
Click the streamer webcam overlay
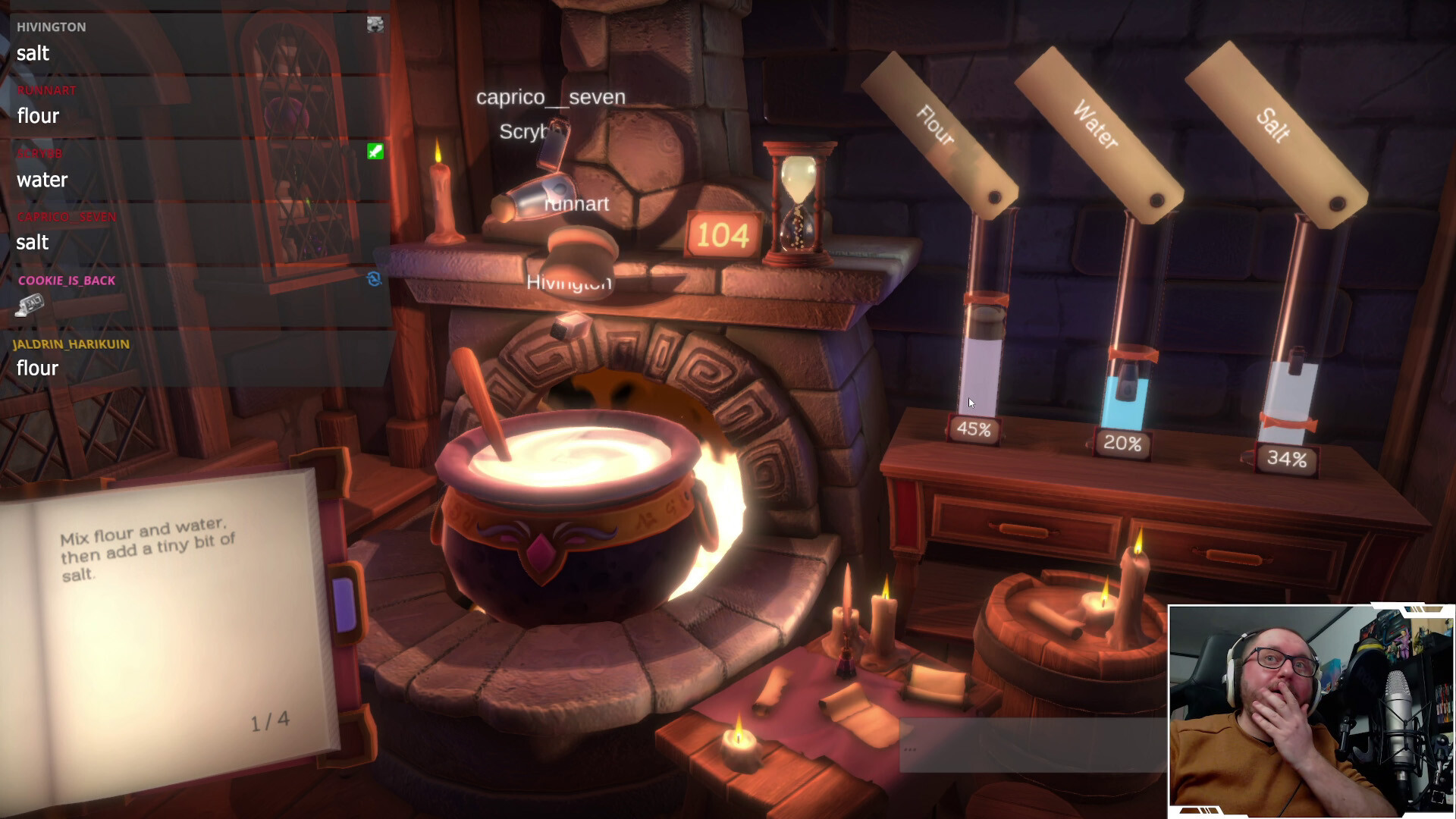pyautogui.click(x=1310, y=711)
